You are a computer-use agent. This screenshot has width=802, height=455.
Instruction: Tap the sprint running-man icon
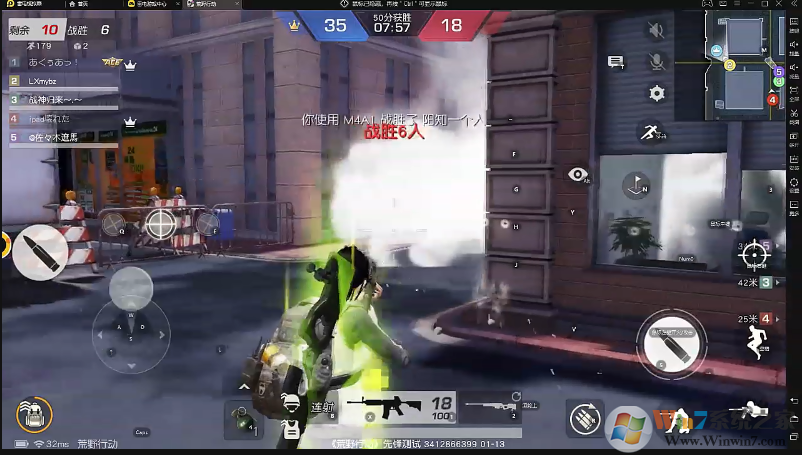[650, 132]
